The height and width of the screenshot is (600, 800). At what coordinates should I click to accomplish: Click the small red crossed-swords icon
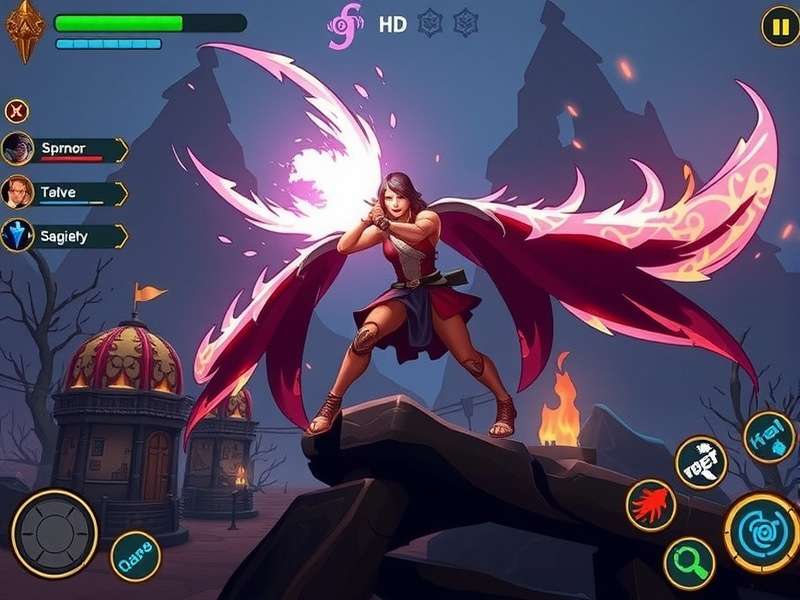17,111
